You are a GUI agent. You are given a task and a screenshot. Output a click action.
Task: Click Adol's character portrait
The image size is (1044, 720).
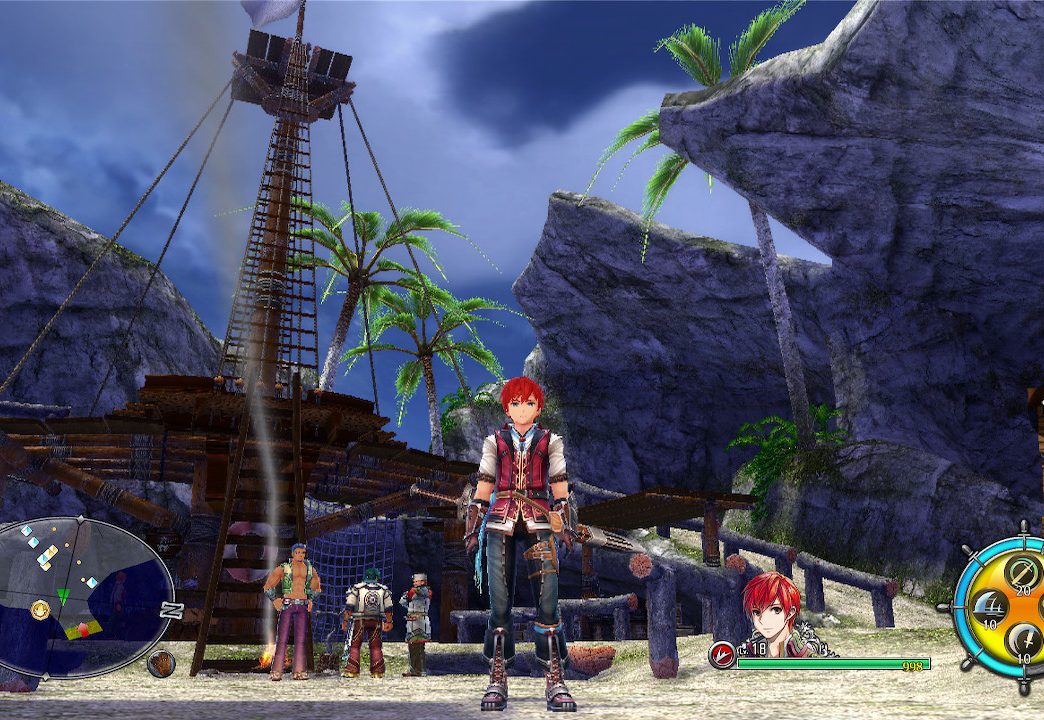pos(772,612)
